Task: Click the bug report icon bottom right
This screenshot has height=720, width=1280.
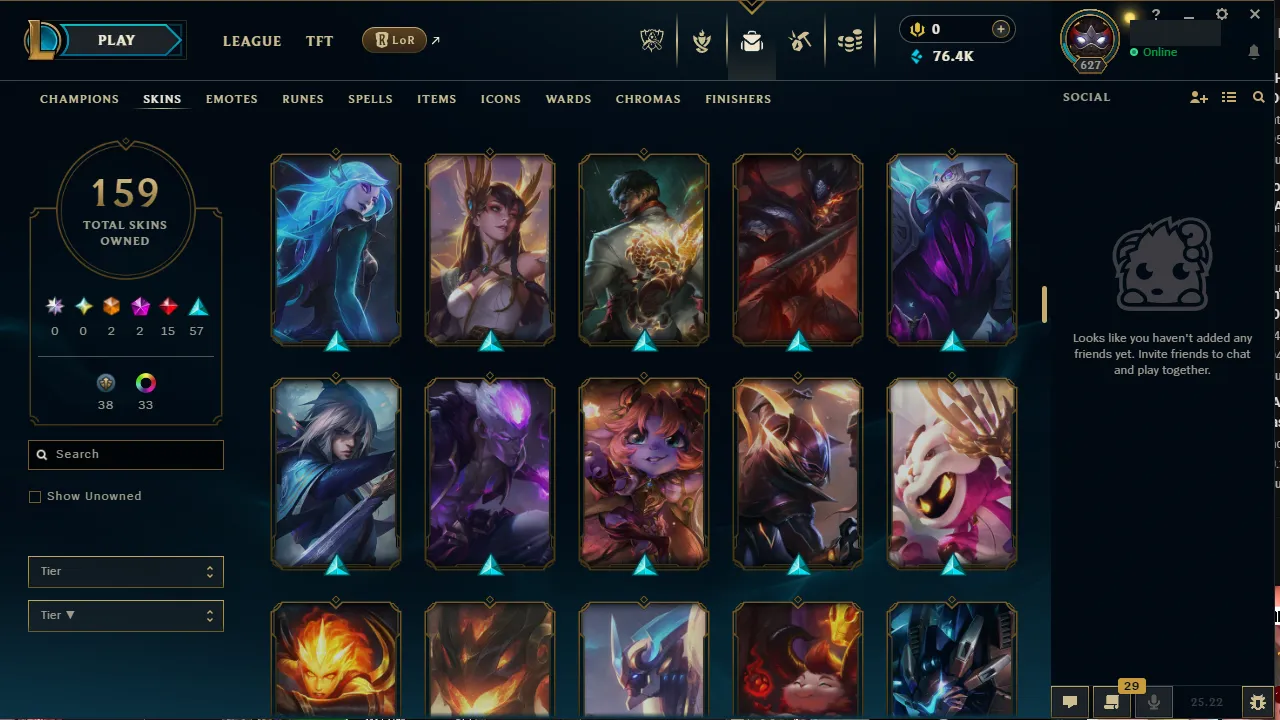Action: click(x=1258, y=702)
